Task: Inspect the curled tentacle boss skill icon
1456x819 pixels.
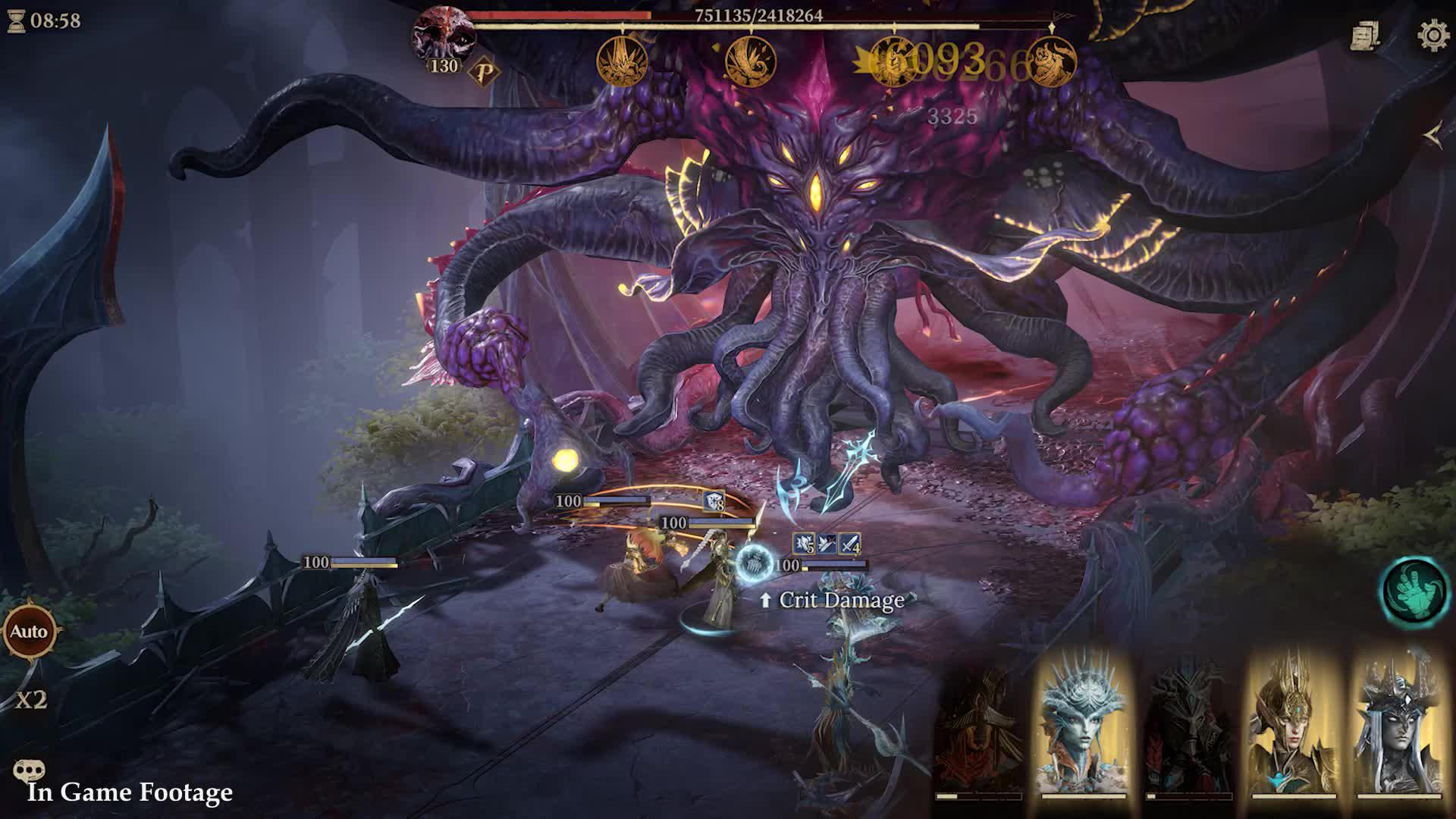Action: (751, 61)
